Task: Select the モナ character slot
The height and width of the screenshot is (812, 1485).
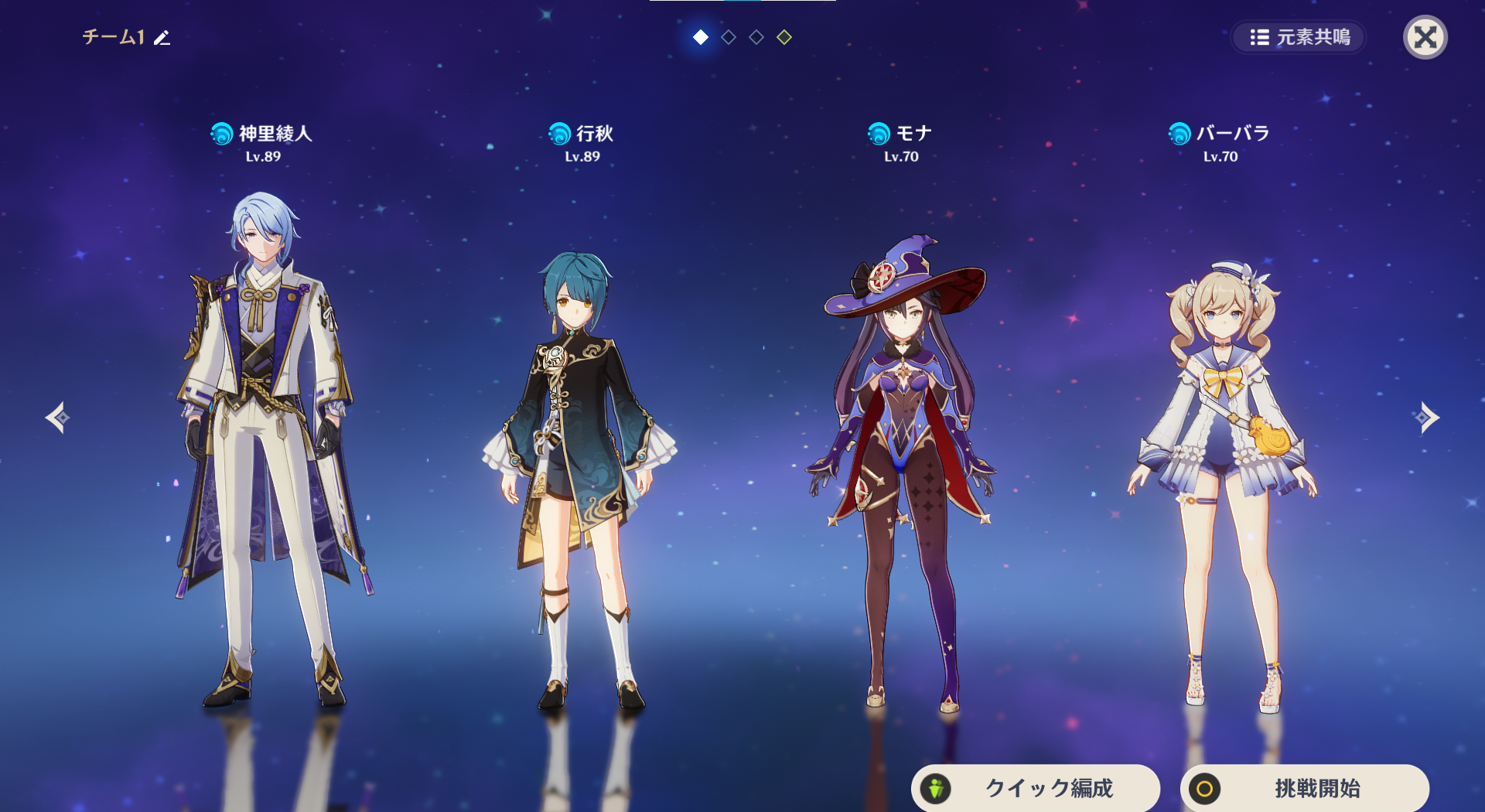Action: (902, 464)
